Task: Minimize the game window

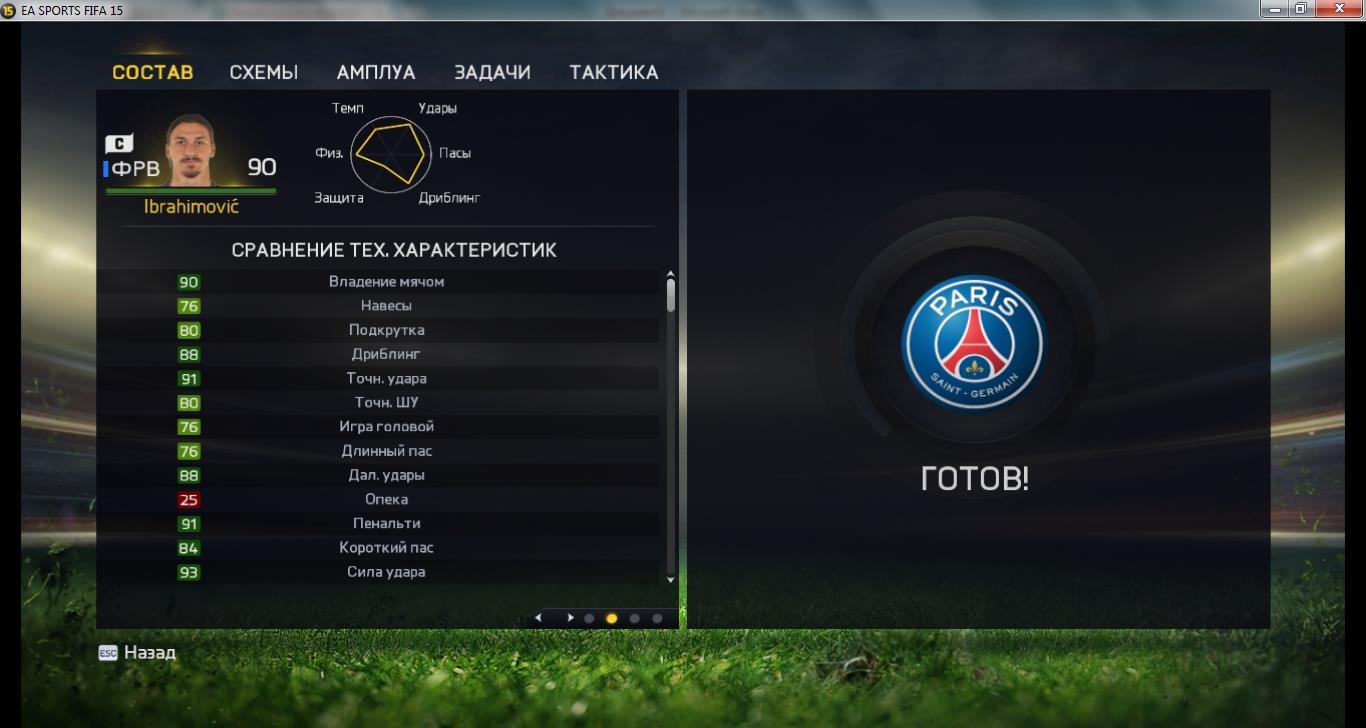Action: [1273, 9]
